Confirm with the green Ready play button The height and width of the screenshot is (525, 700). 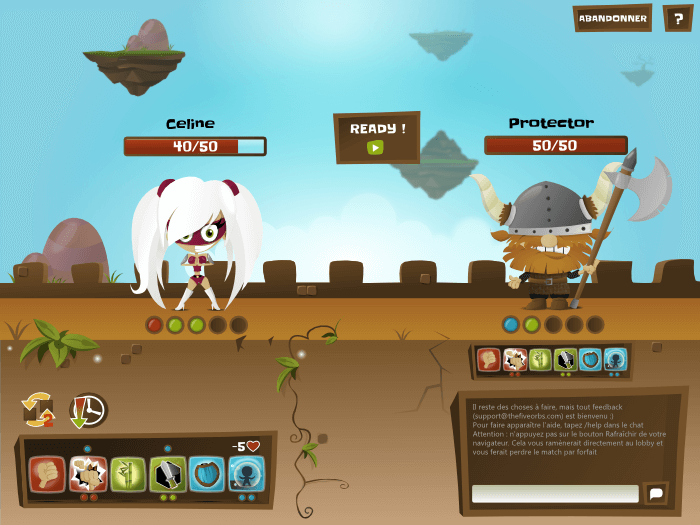click(375, 148)
